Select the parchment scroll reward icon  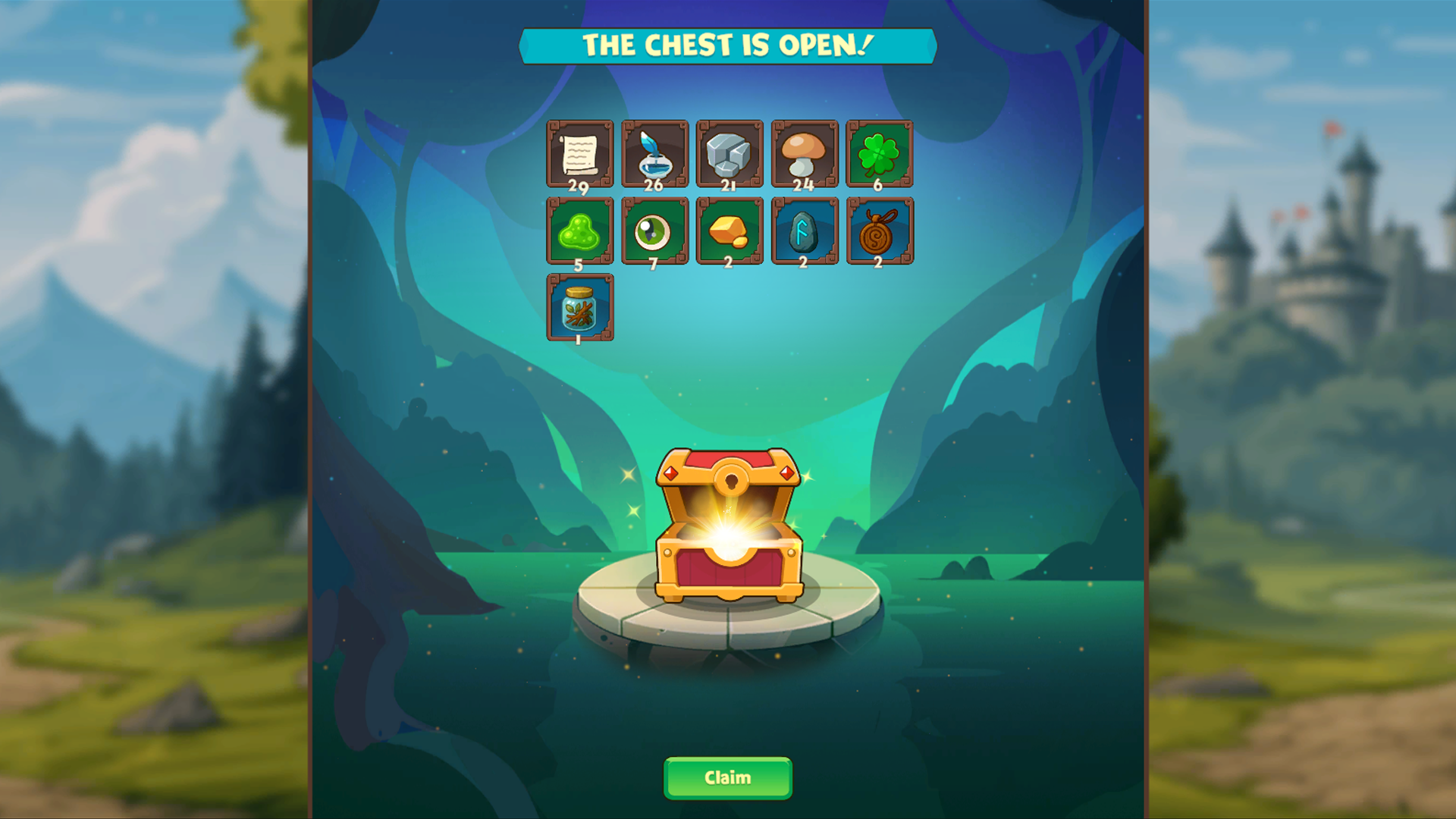(580, 154)
